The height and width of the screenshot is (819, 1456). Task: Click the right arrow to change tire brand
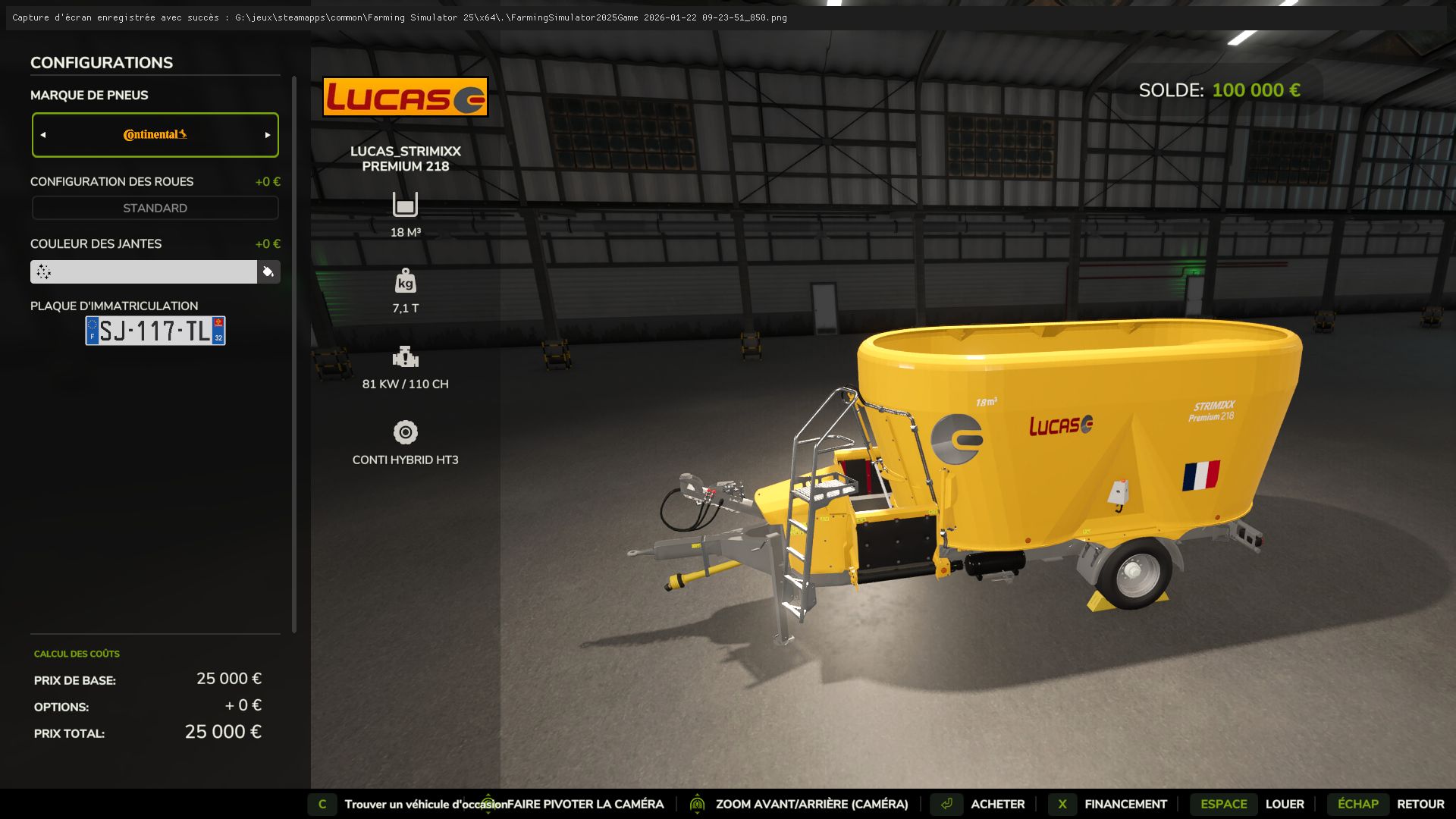(267, 134)
